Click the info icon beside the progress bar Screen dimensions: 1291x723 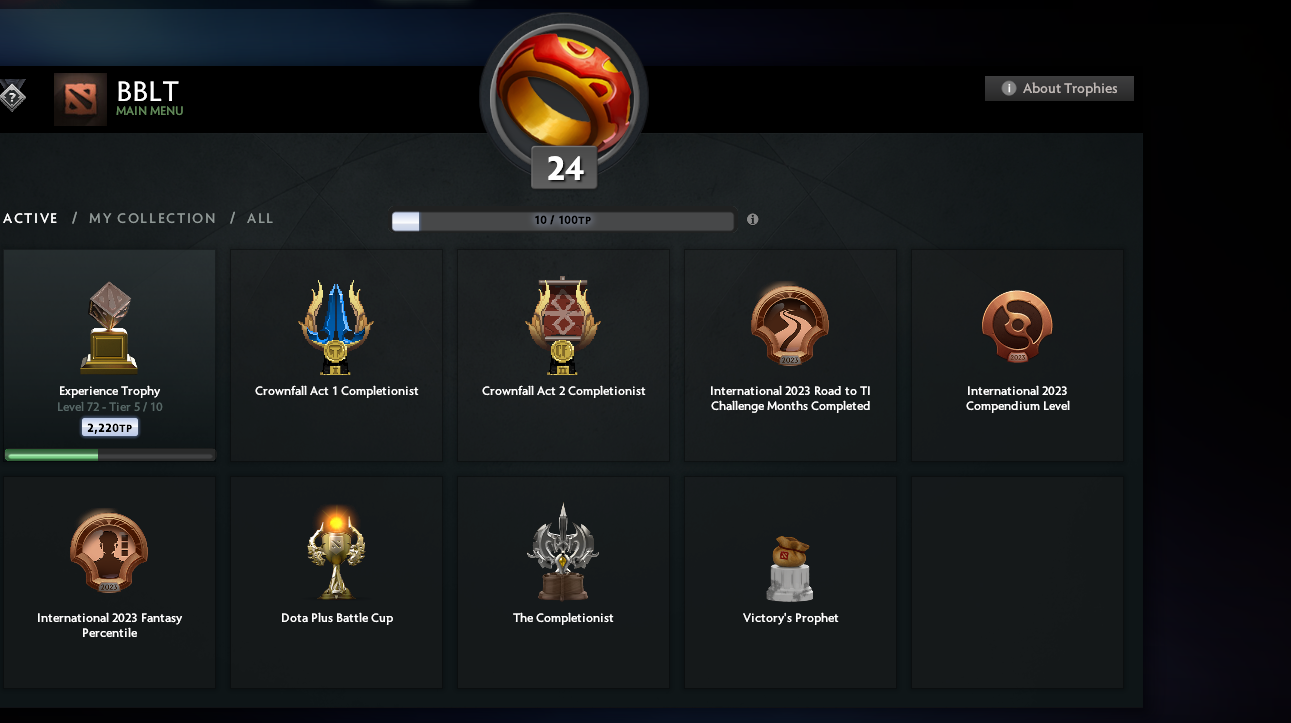tap(752, 219)
